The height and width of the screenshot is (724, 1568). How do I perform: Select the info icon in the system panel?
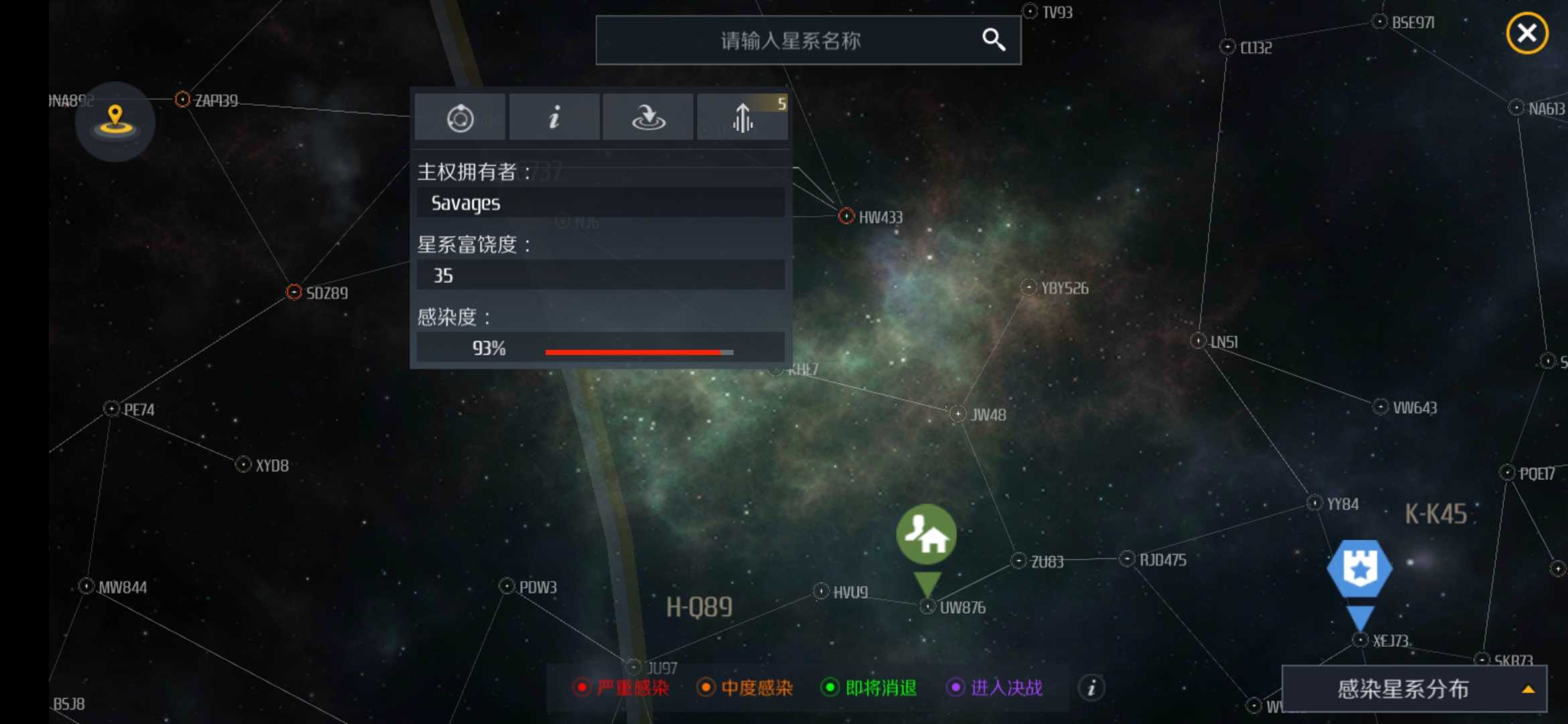click(x=554, y=117)
